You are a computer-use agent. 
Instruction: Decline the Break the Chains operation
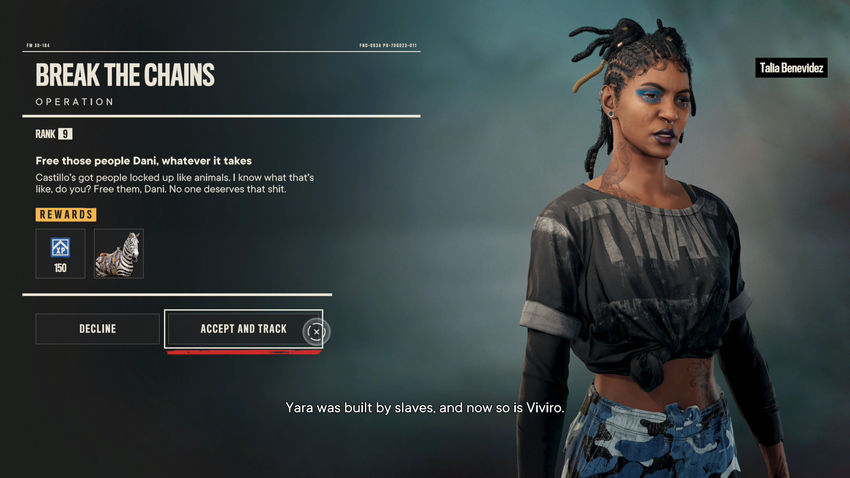point(97,329)
